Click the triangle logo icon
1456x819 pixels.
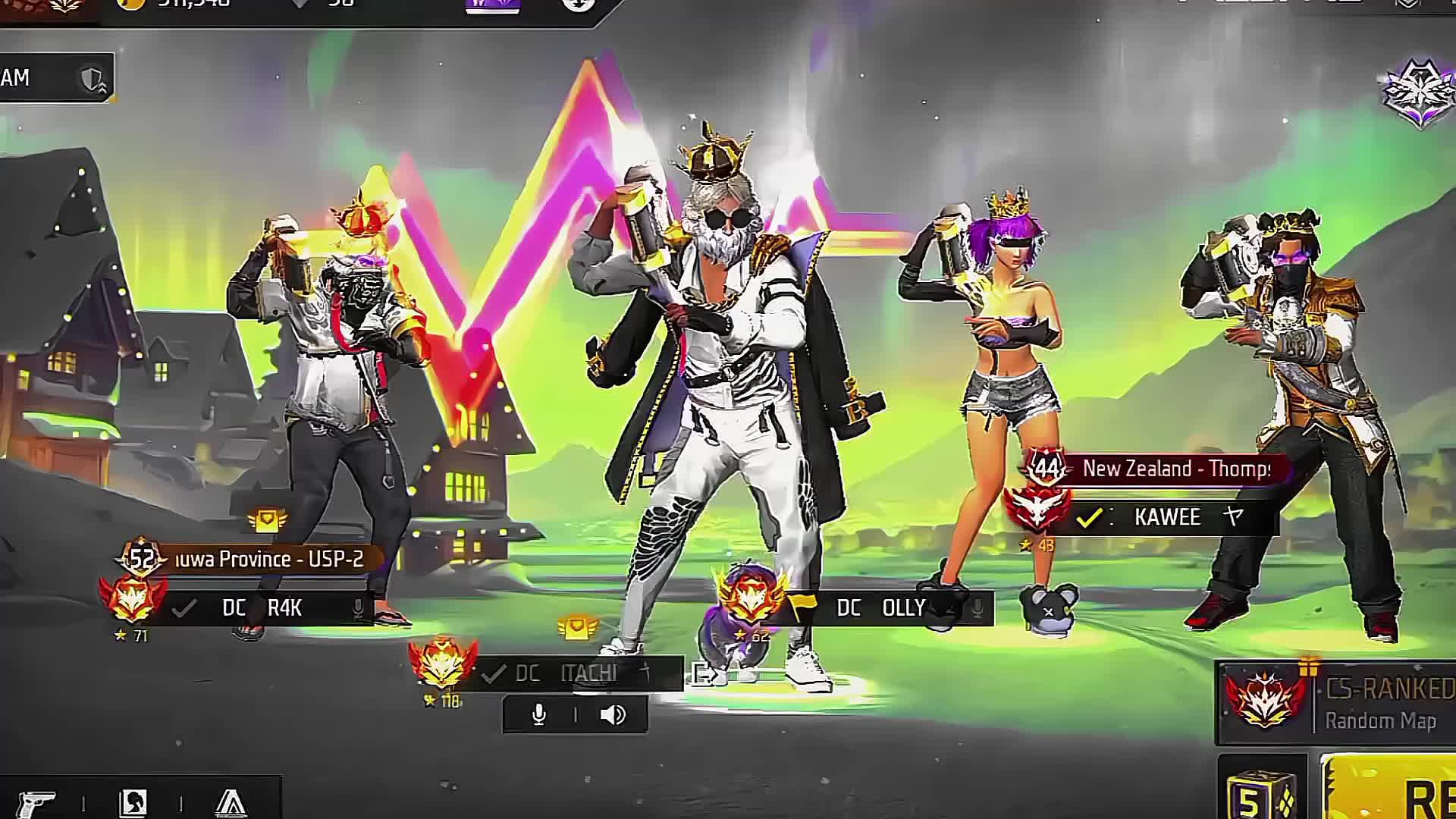(x=231, y=802)
